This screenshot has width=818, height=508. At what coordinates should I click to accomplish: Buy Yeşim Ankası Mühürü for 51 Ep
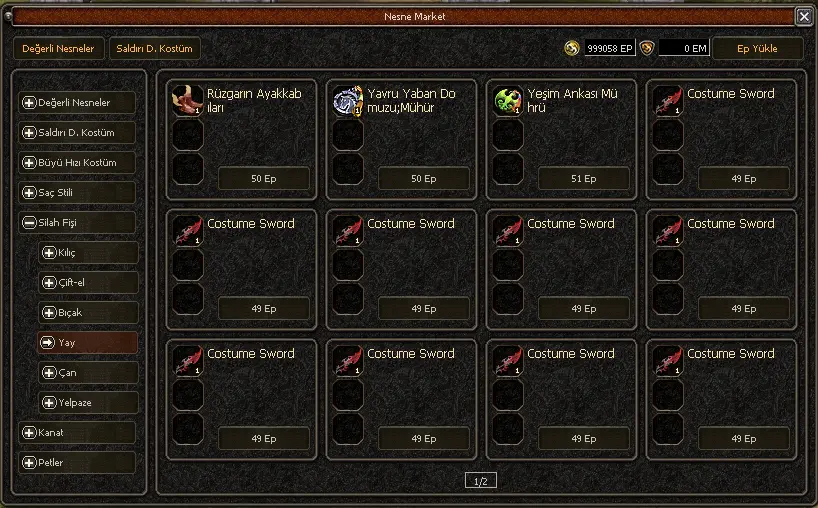[583, 179]
